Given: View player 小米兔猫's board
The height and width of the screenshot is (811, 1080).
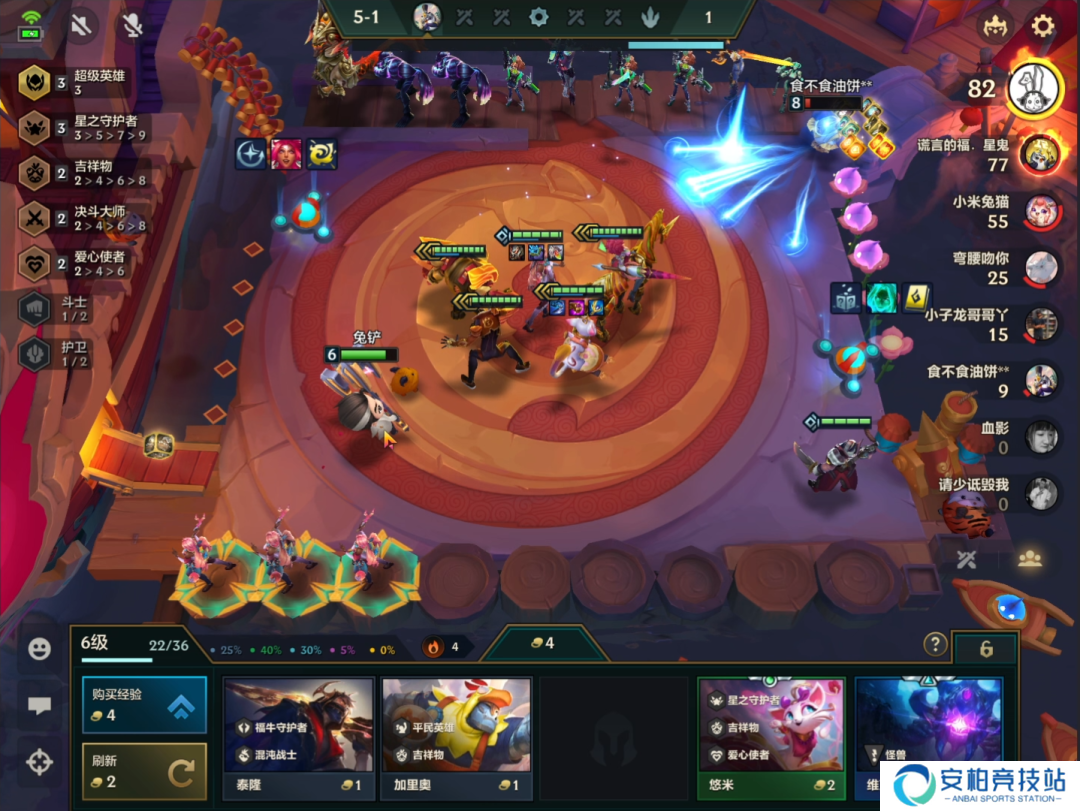Looking at the screenshot, I should [x=1042, y=211].
